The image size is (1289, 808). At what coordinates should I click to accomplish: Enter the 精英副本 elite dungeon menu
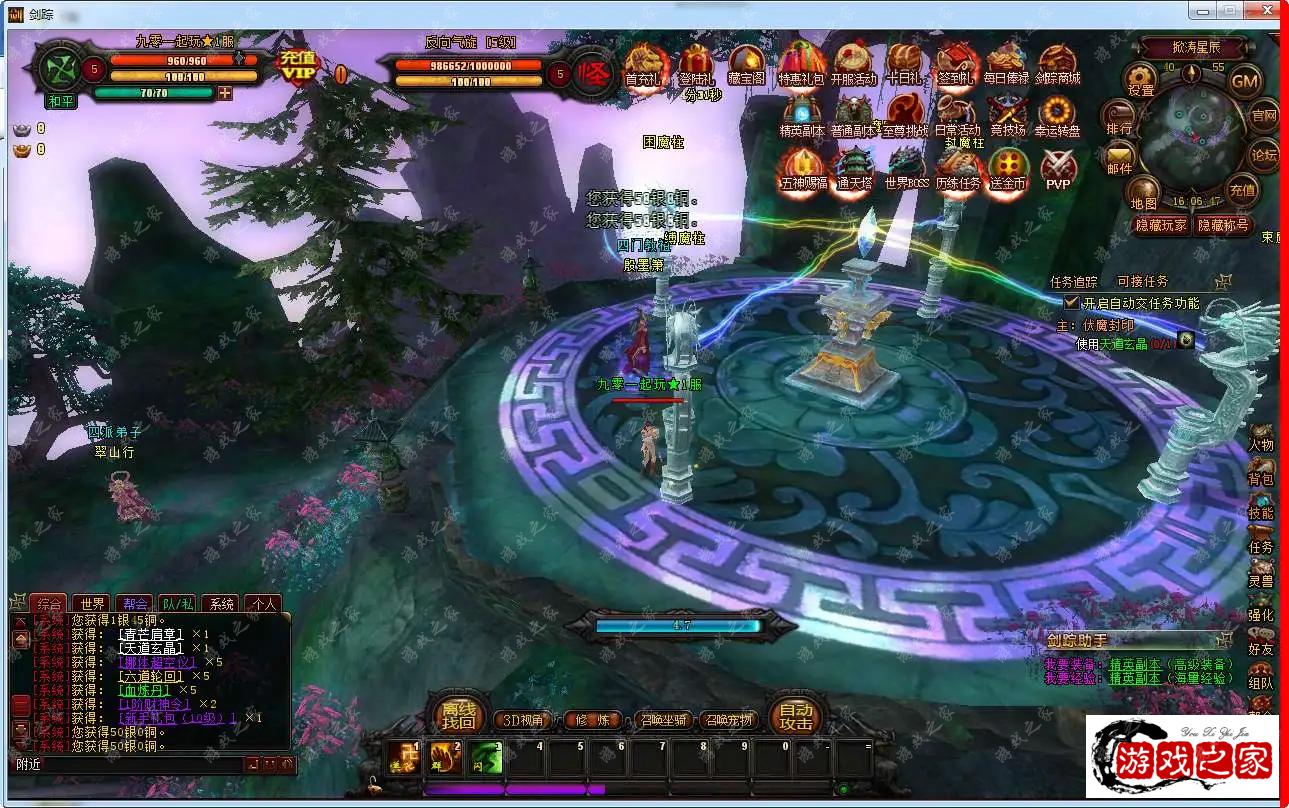802,115
